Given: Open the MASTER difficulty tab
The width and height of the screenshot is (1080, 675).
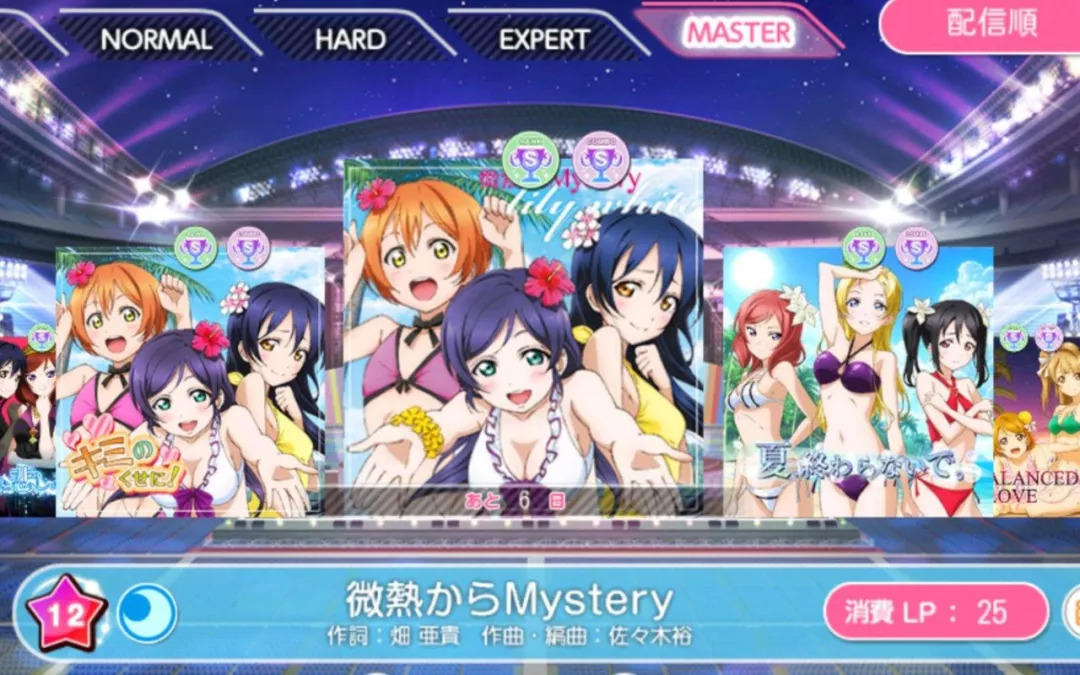Looking at the screenshot, I should 740,33.
